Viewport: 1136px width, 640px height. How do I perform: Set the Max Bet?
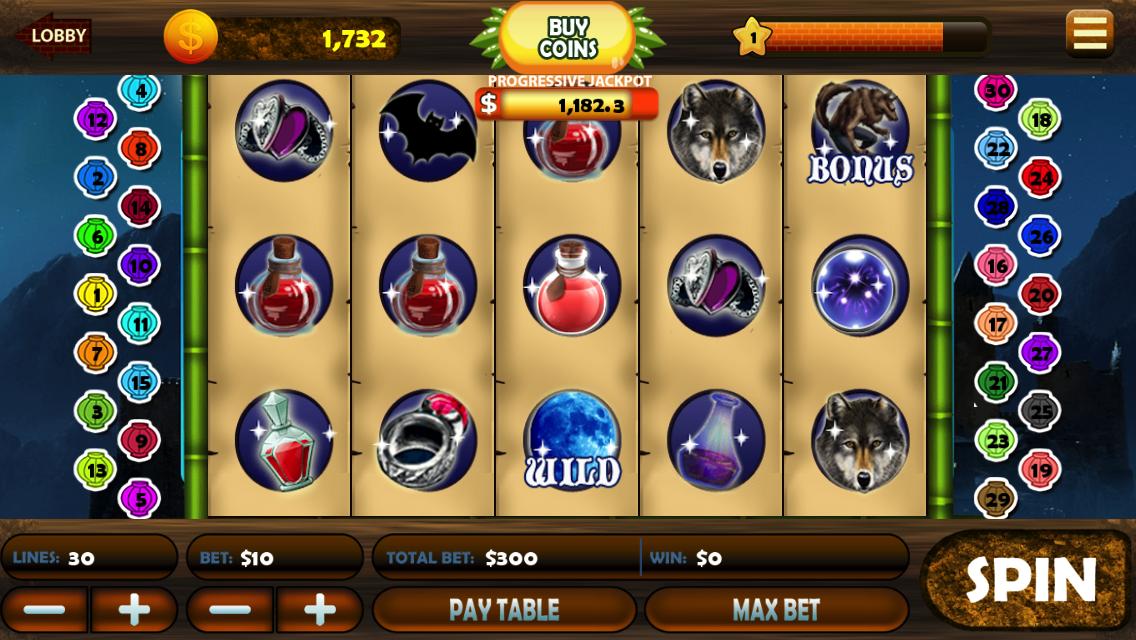[776, 610]
